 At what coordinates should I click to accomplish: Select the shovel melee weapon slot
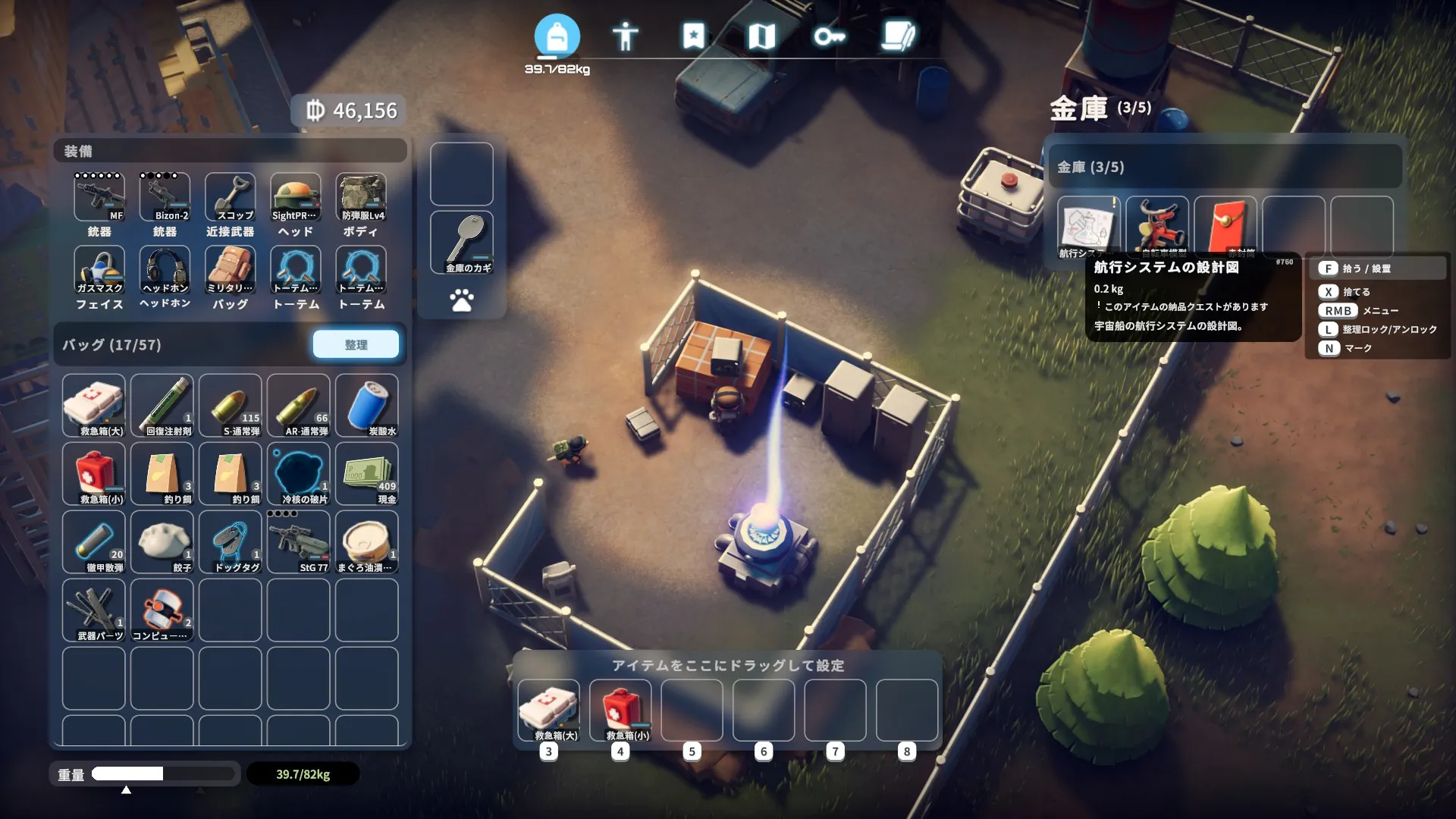pos(230,197)
